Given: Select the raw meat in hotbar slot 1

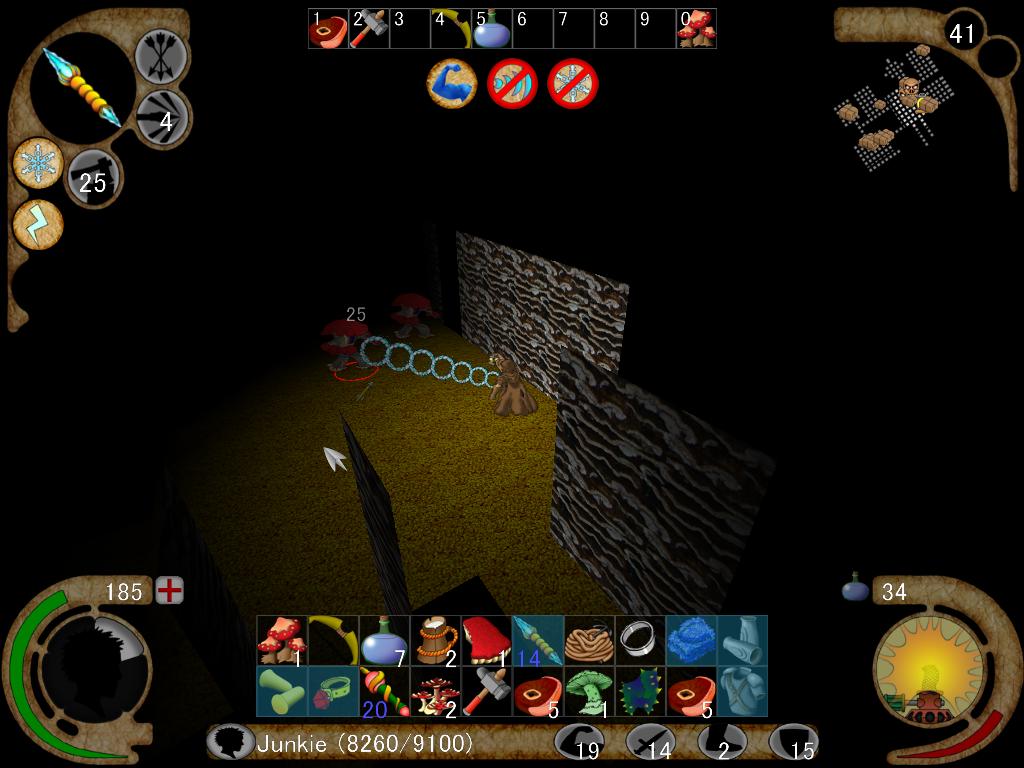Looking at the screenshot, I should pos(328,30).
